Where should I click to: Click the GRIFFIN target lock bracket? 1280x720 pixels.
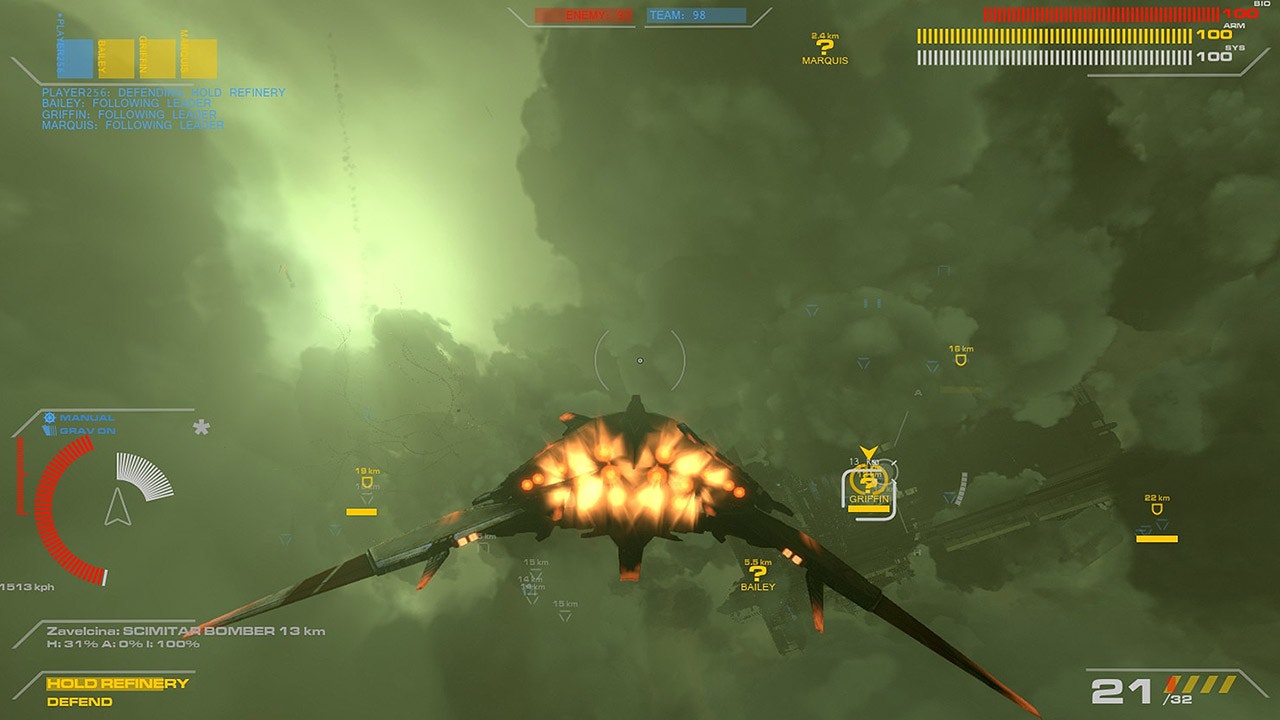[868, 490]
